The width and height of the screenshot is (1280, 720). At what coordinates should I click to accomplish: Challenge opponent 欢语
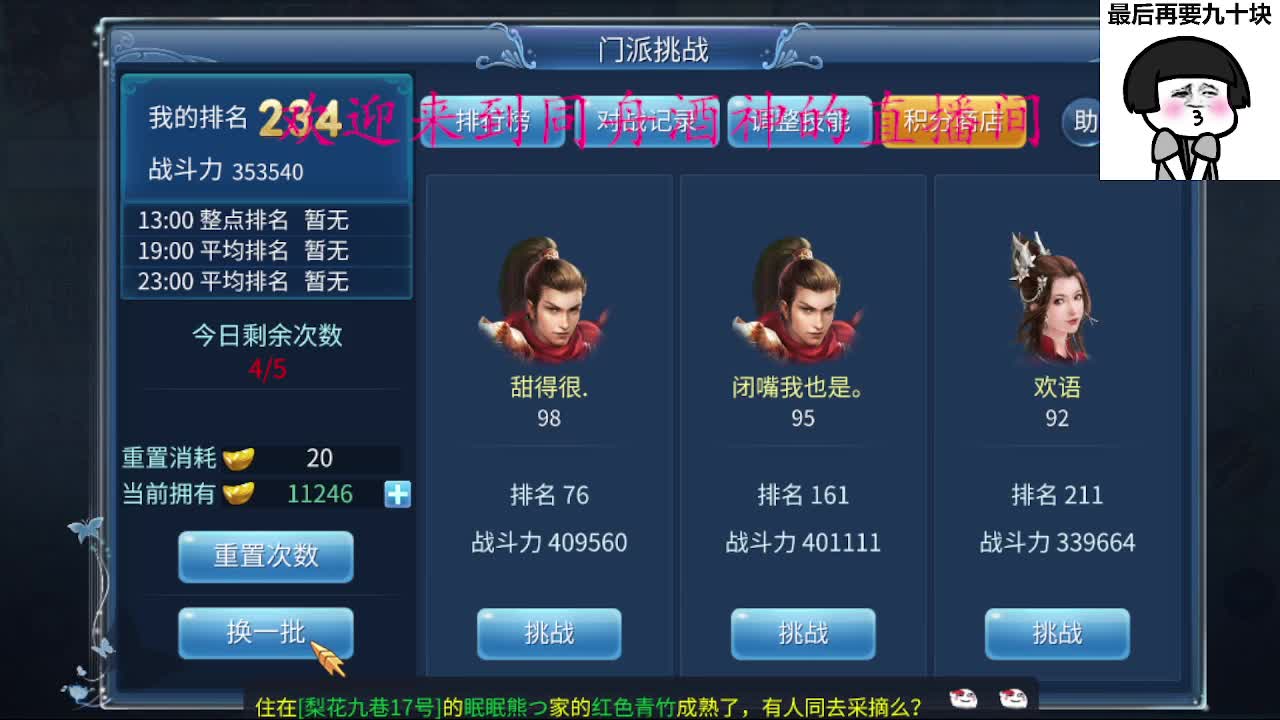click(x=1057, y=634)
